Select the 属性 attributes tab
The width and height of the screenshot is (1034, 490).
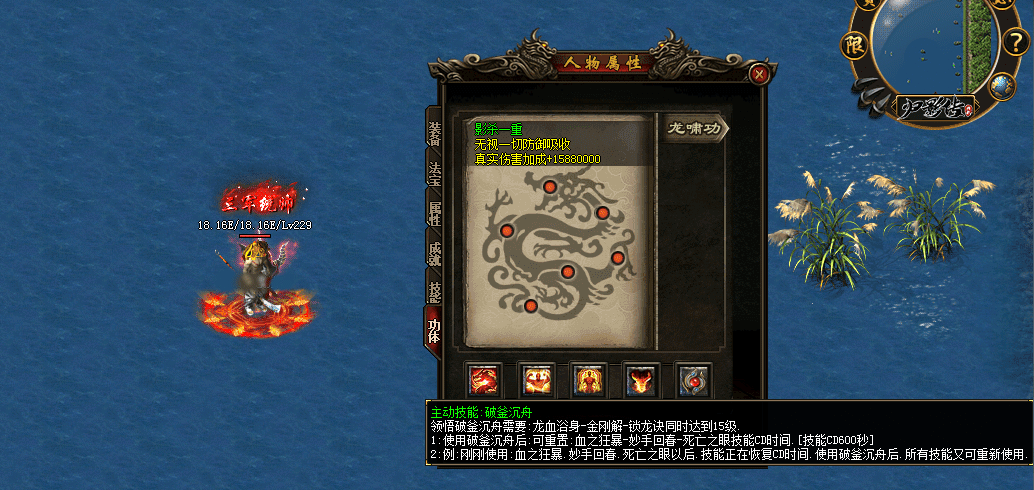(x=434, y=211)
